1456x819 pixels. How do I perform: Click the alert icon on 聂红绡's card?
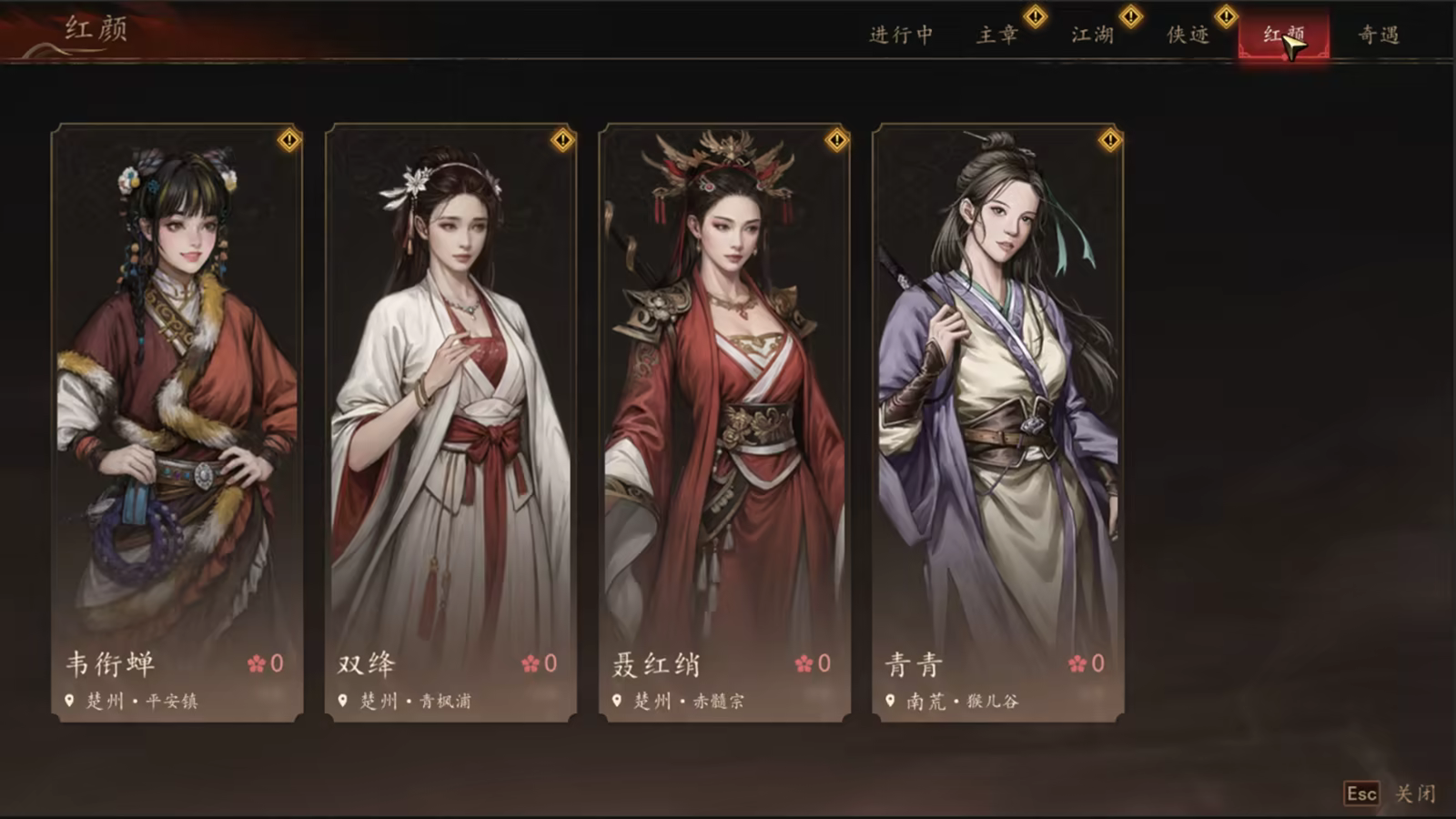(835, 141)
